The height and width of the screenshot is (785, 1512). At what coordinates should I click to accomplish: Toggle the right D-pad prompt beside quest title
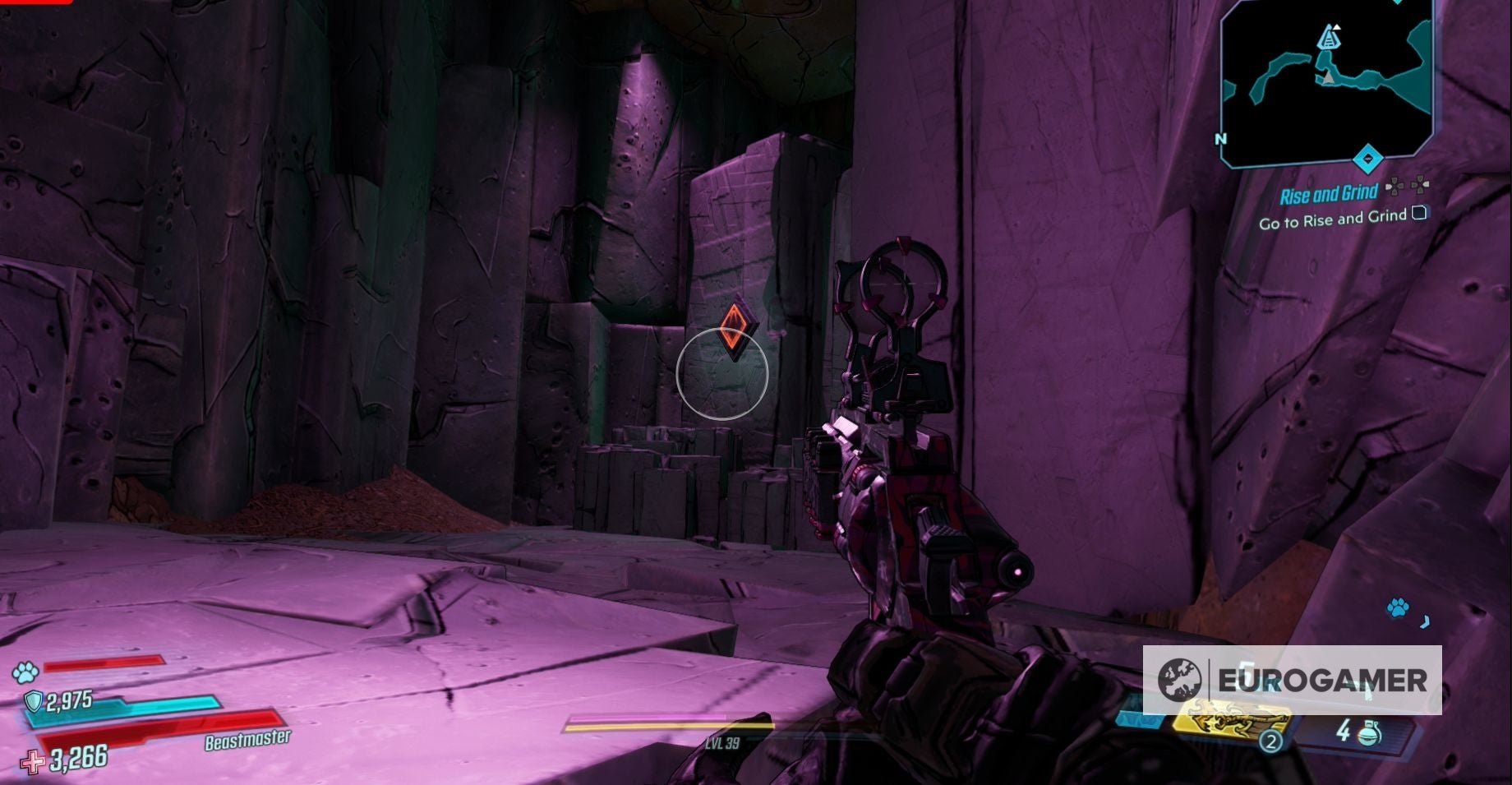tap(1420, 187)
